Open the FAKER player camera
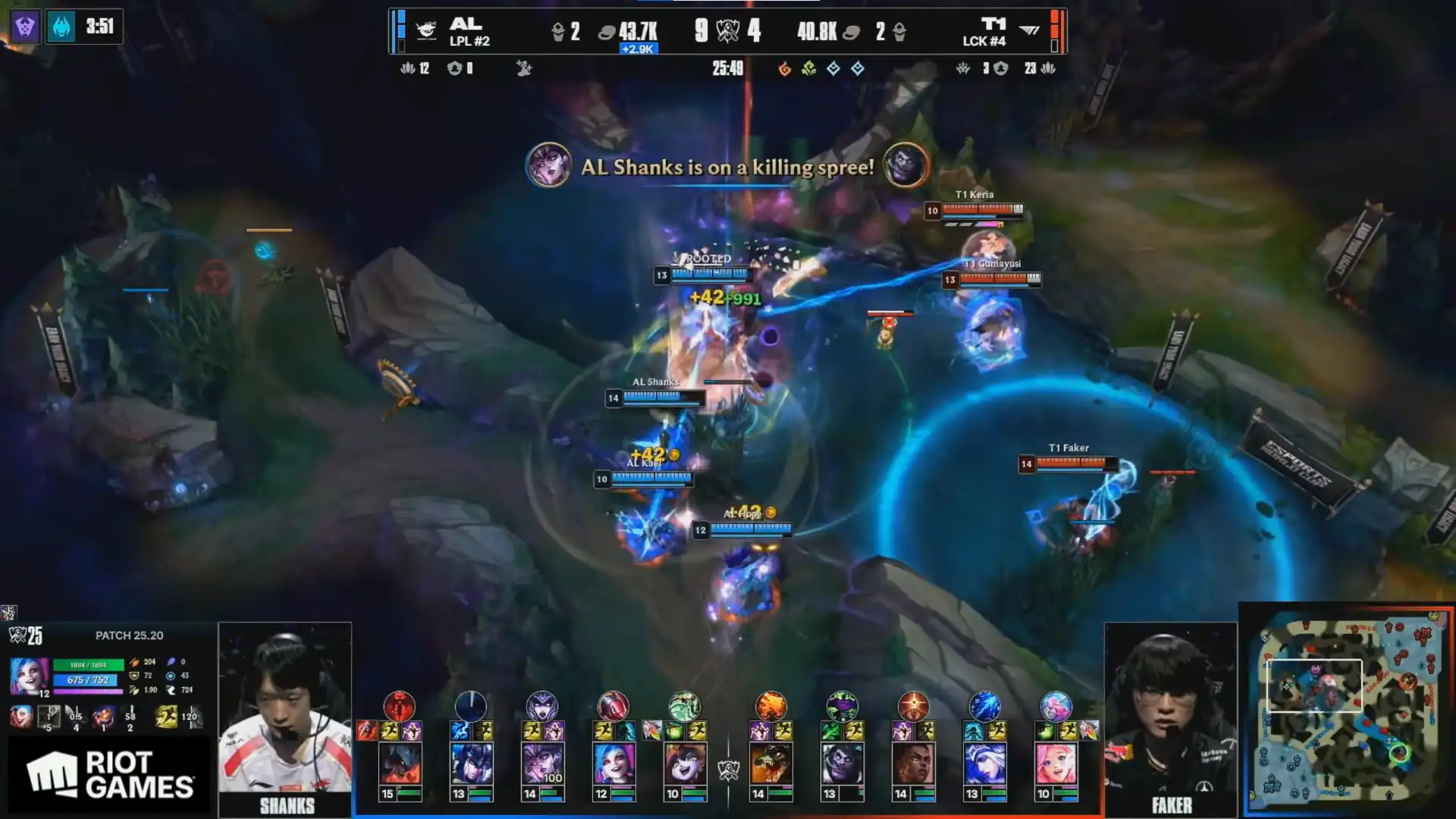This screenshot has width=1456, height=819. (1170, 717)
